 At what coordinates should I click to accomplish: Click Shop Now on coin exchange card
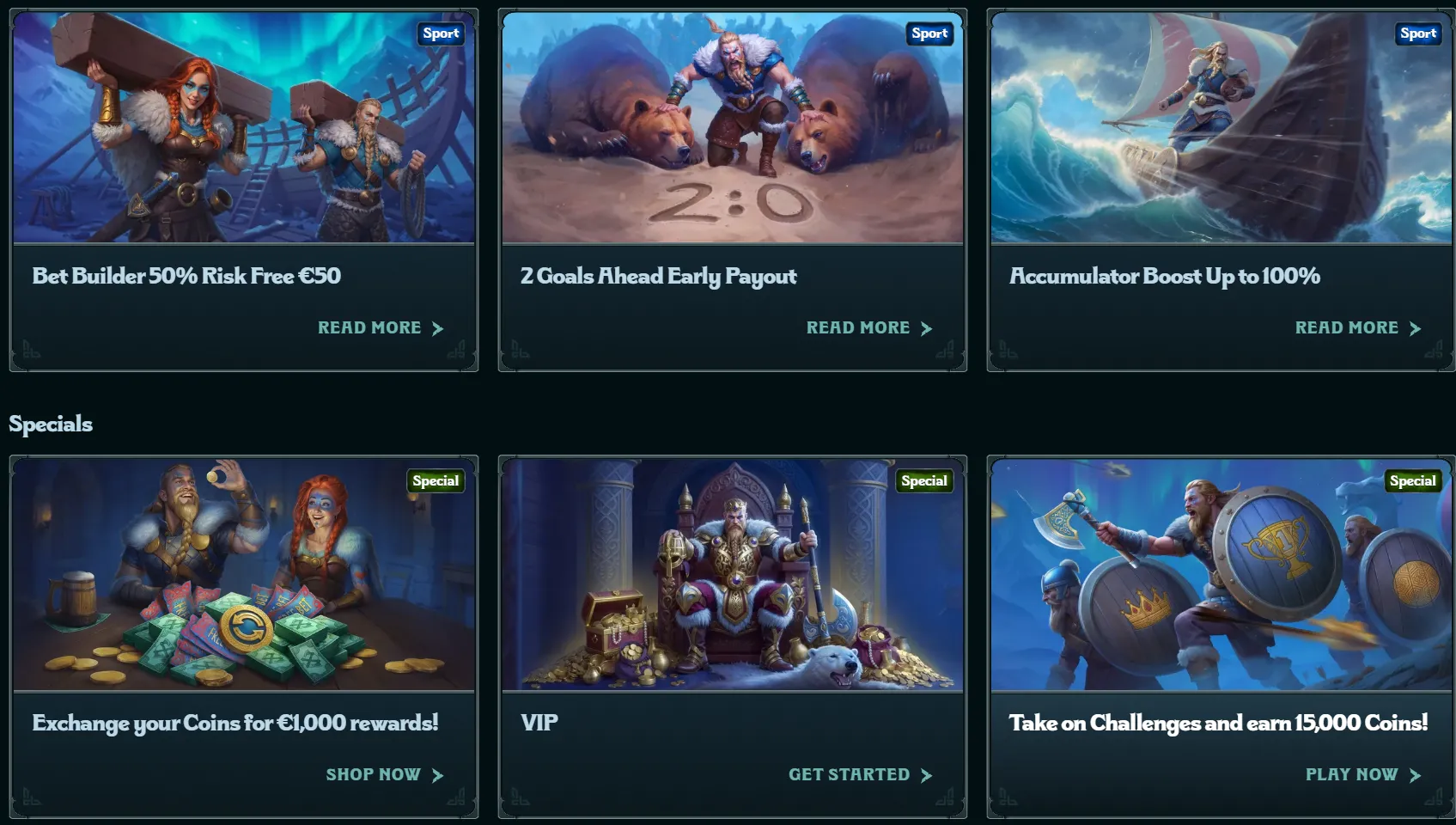coord(384,775)
